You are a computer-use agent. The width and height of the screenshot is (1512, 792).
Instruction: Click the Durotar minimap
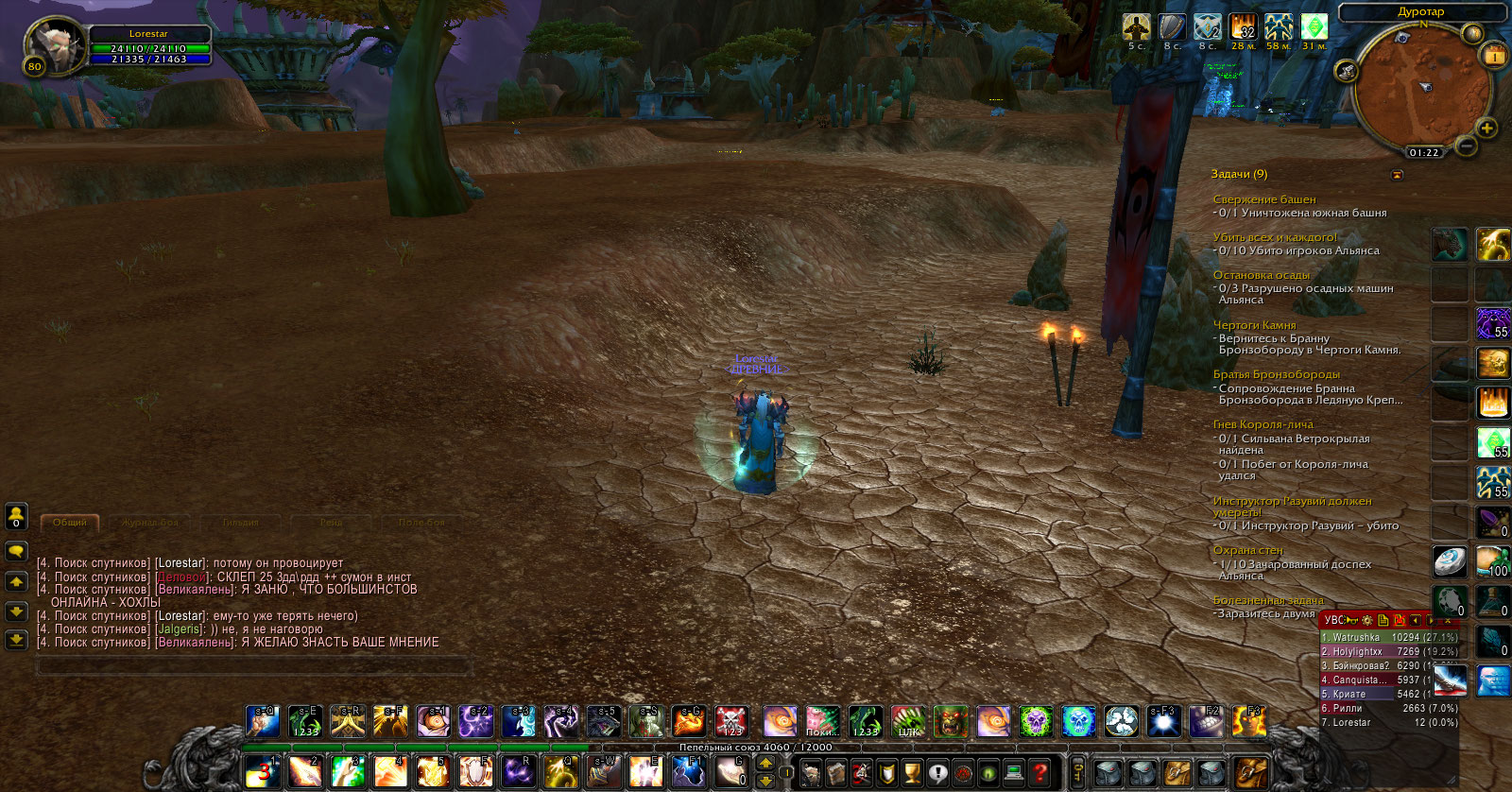click(1420, 90)
